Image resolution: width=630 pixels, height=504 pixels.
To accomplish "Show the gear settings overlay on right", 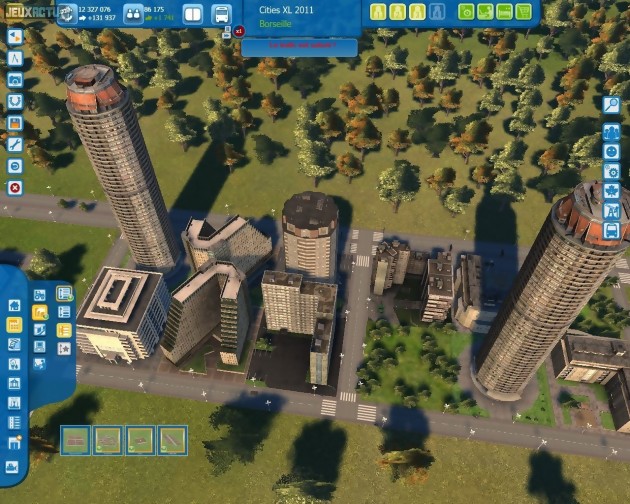I will click(612, 170).
